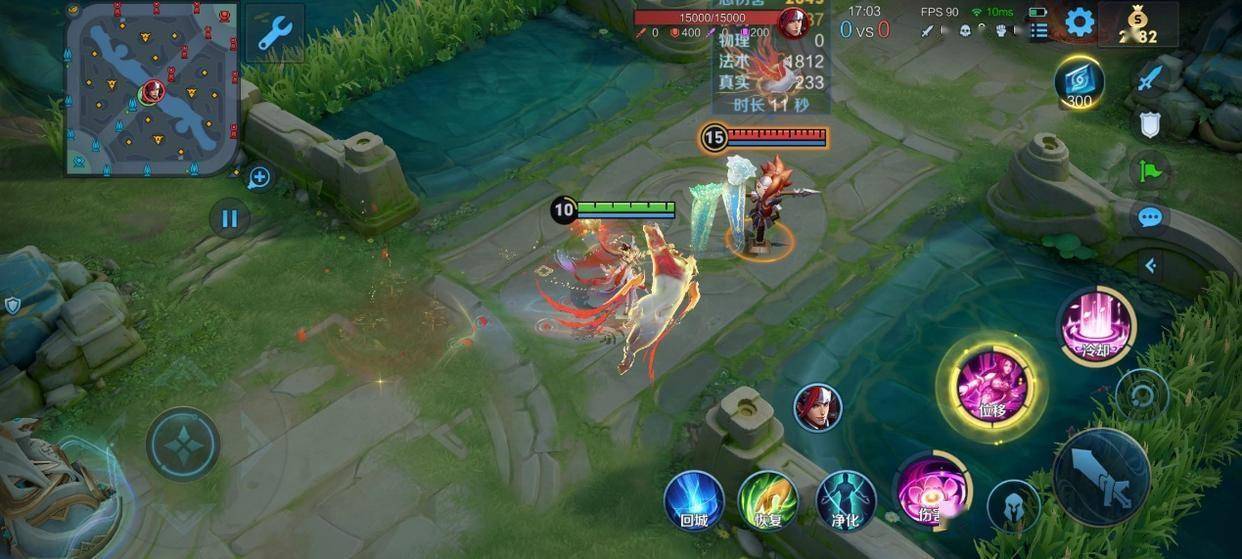
Task: Use the 冷却 ultimate skill
Action: (x=1095, y=325)
